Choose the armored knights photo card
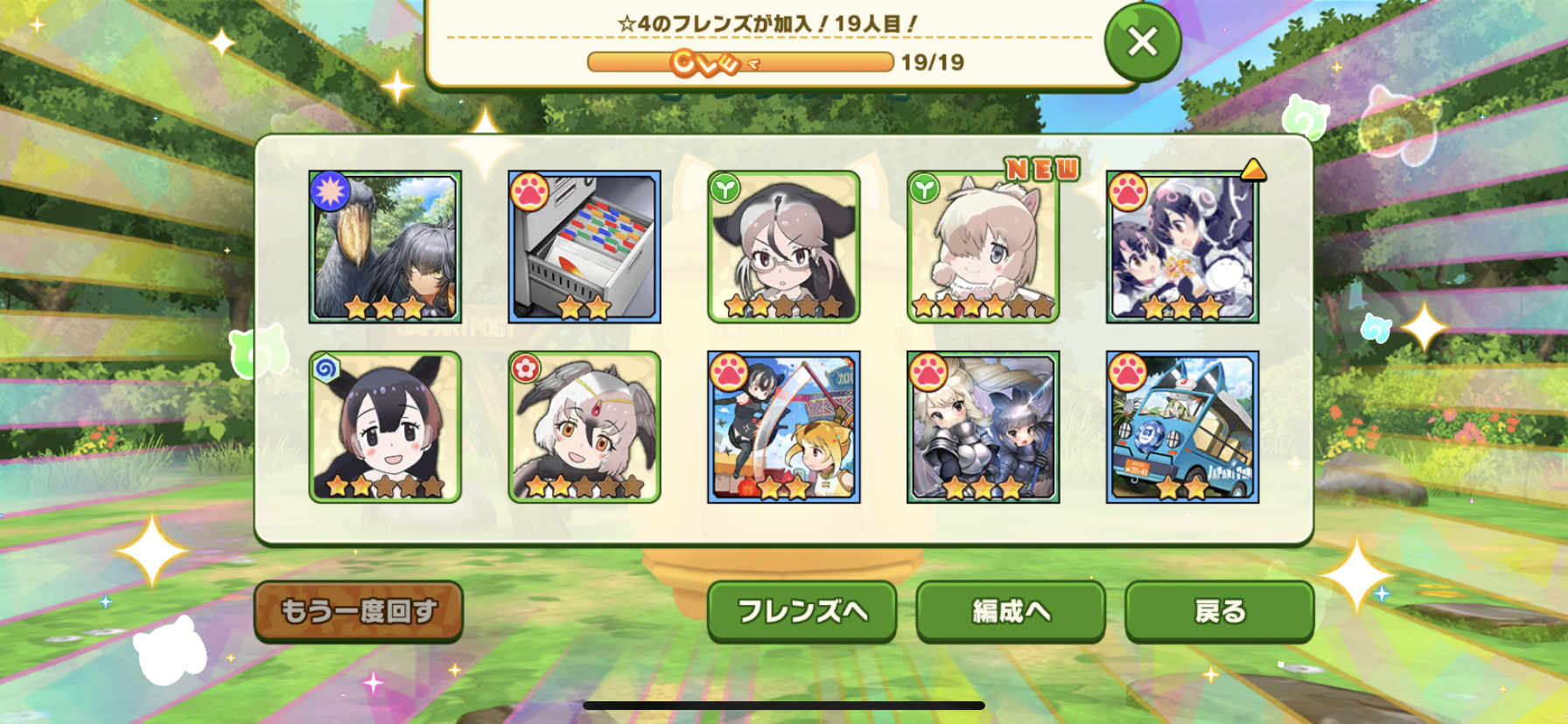This screenshot has height=724, width=1568. click(x=983, y=427)
